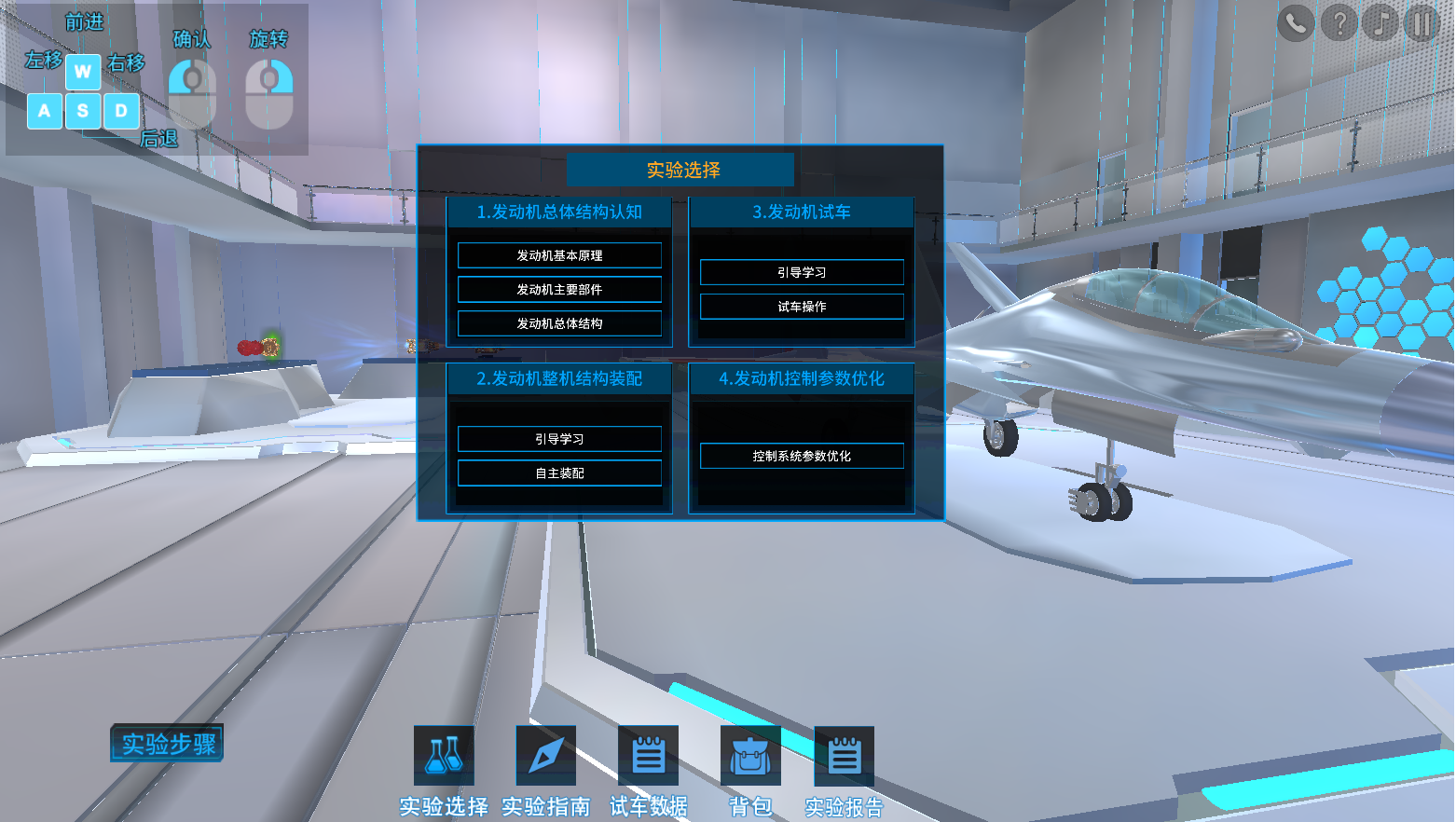
Task: Select 控制系统参数优化 experiment
Action: 802,456
